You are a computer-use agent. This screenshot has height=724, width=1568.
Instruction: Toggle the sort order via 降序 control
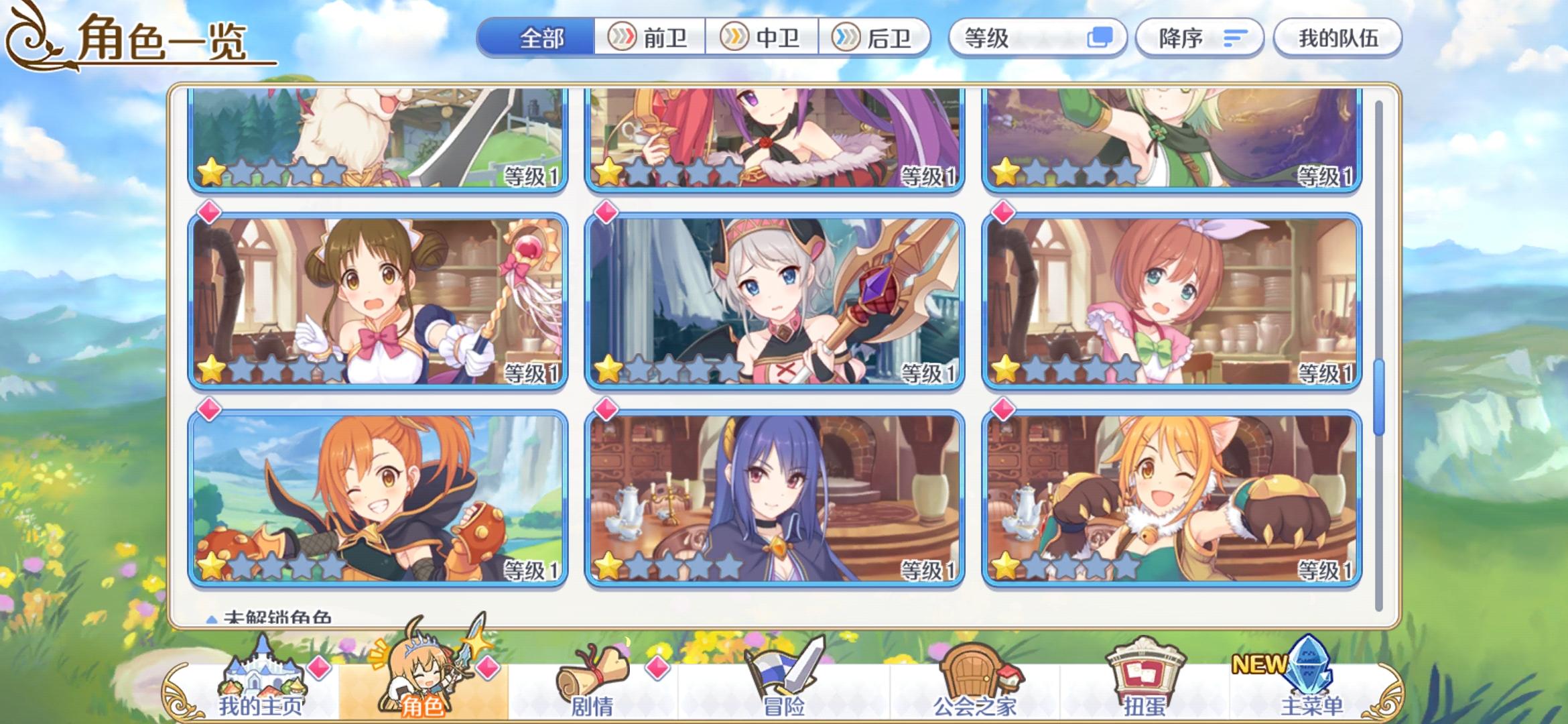point(1199,38)
